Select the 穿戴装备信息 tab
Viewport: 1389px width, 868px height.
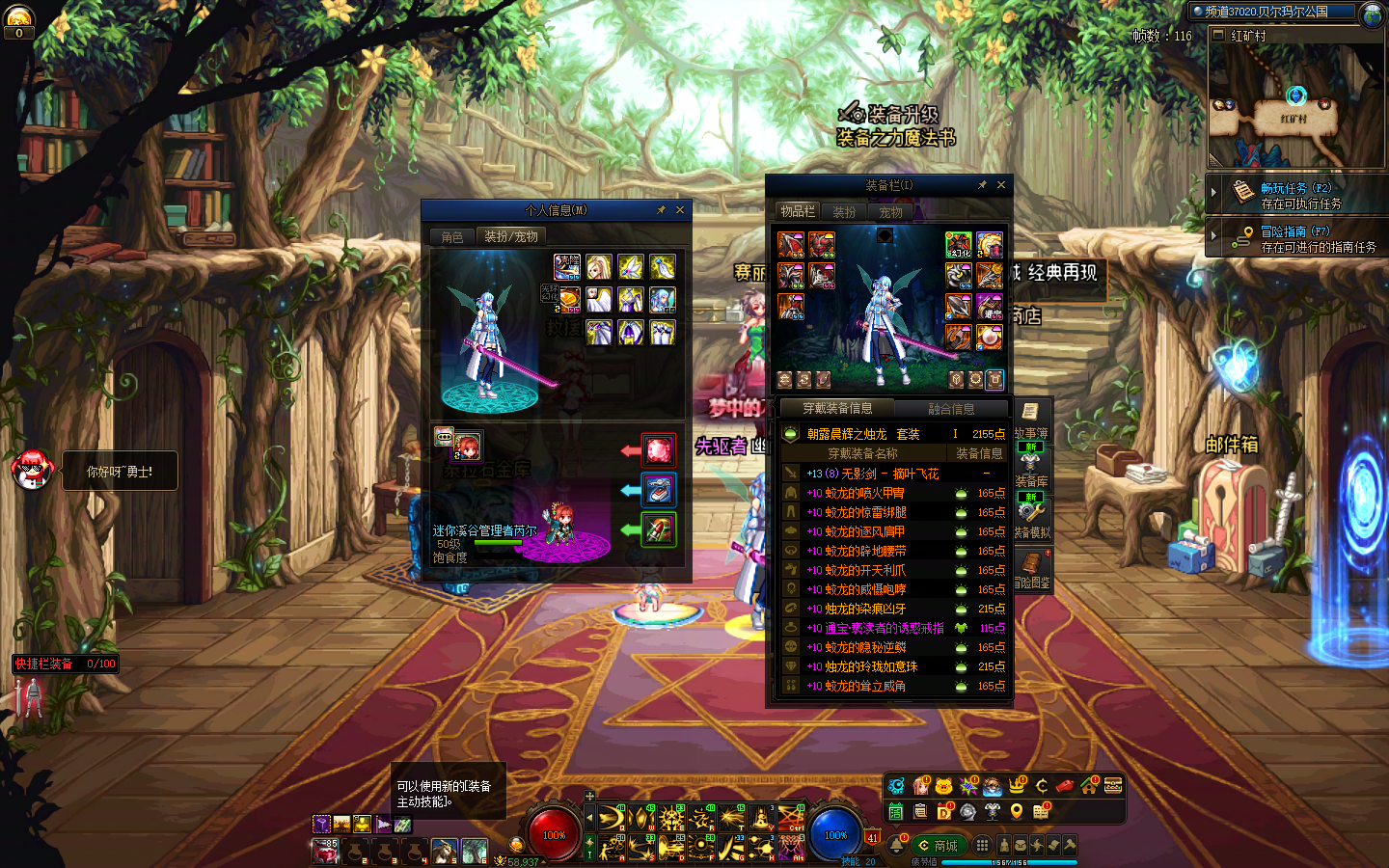click(x=837, y=409)
